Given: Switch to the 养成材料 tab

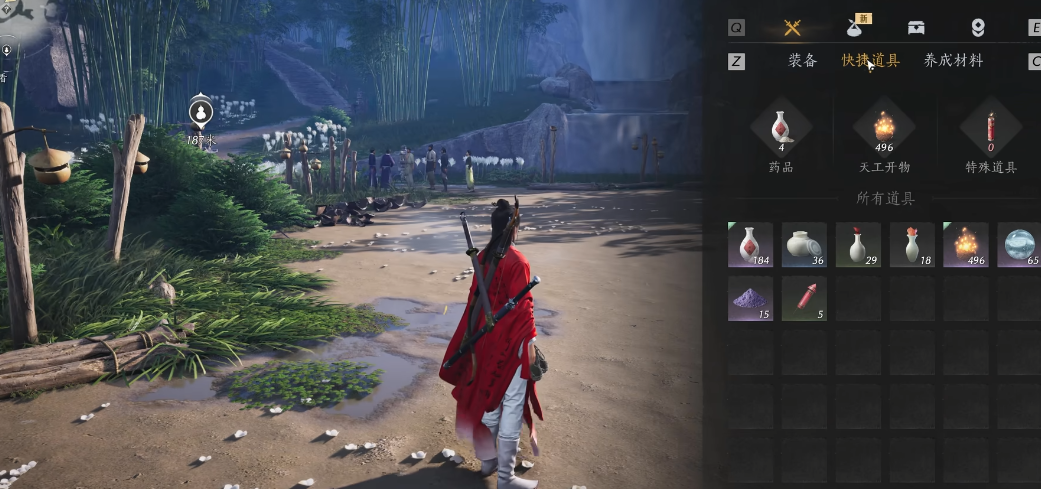Looking at the screenshot, I should (953, 61).
